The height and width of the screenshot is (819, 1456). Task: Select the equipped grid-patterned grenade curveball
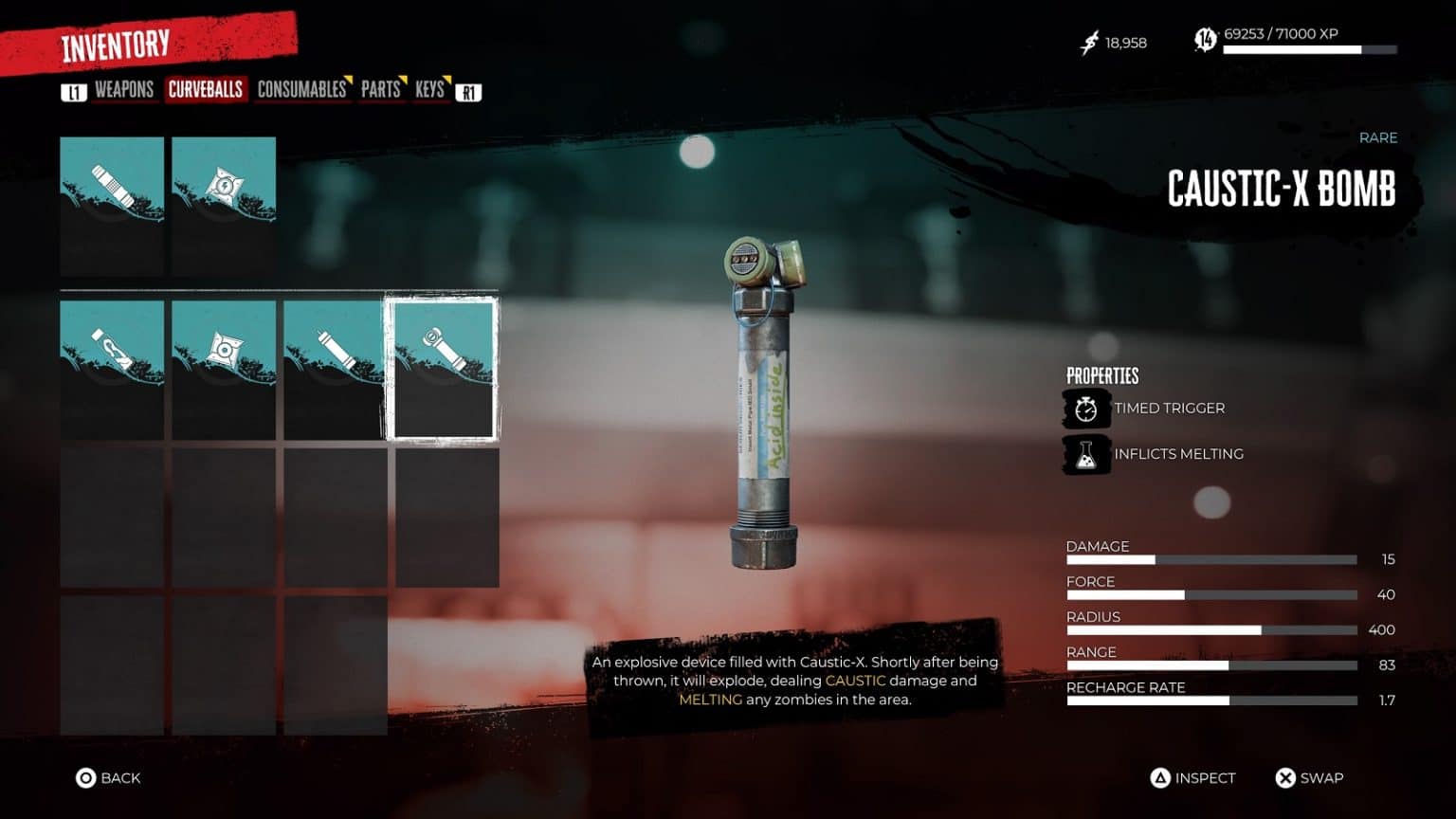112,206
